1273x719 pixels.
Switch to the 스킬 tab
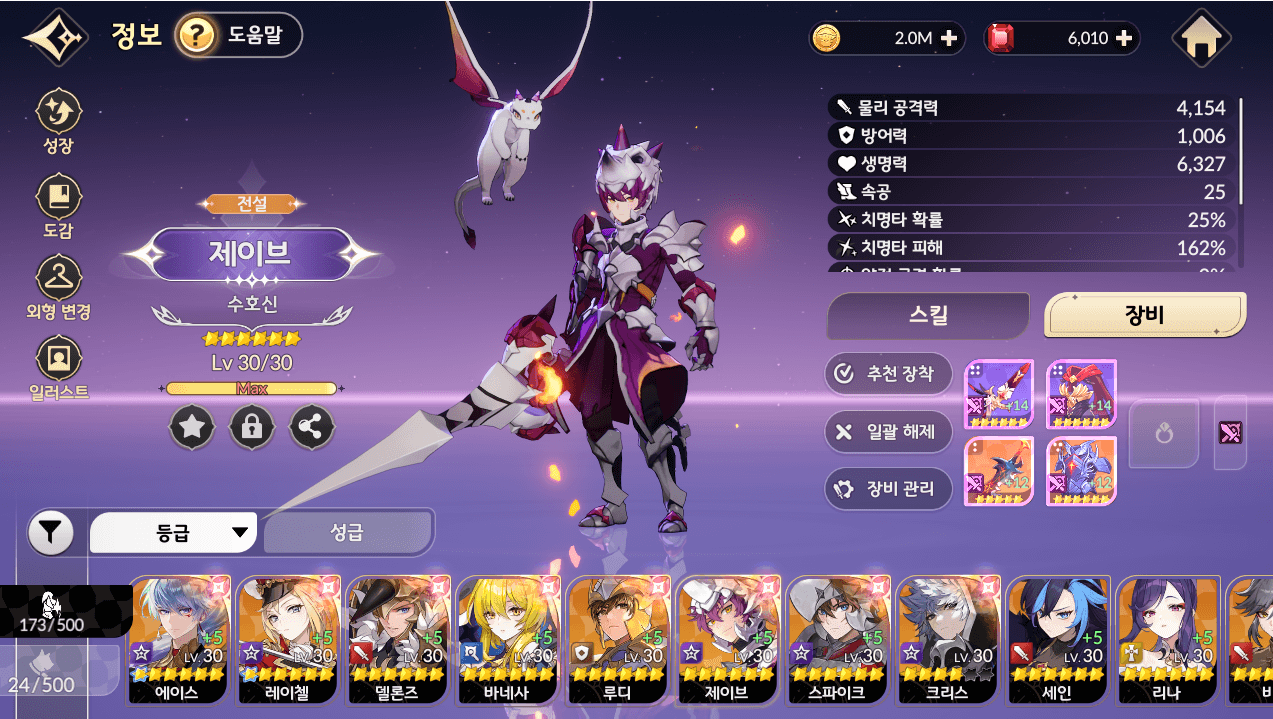(x=927, y=316)
